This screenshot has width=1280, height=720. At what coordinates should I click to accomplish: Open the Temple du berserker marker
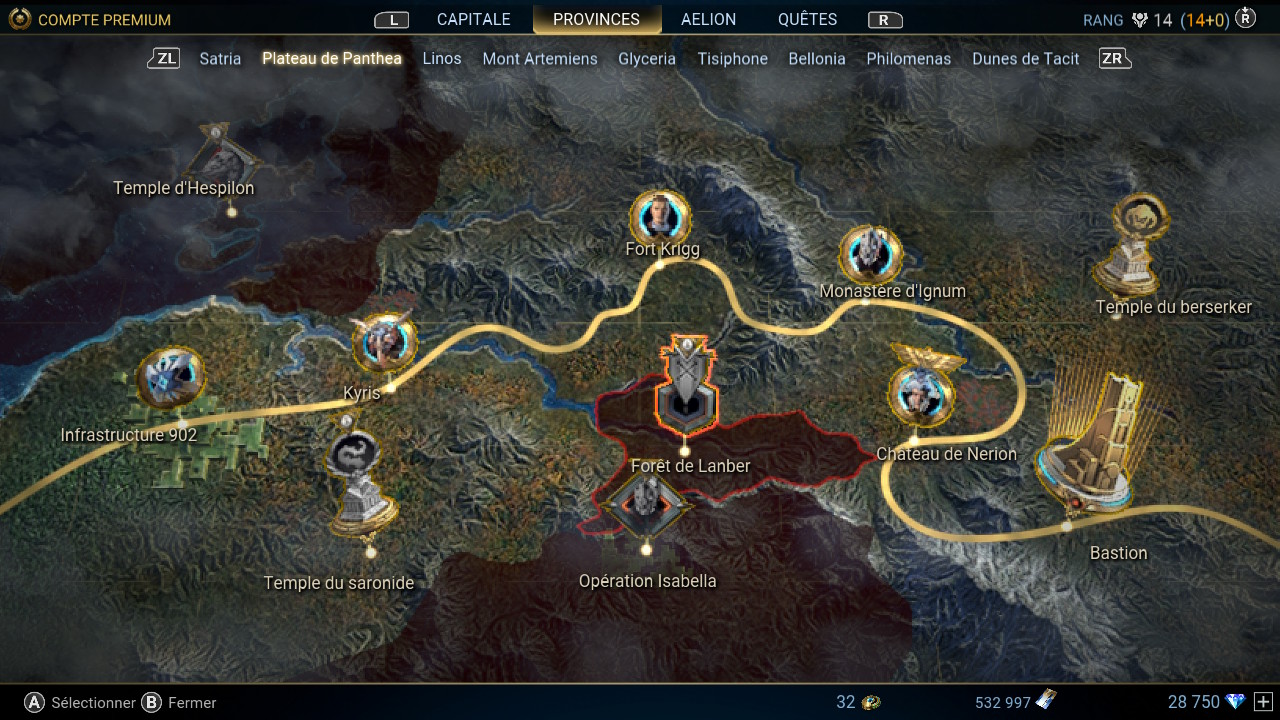coord(1134,245)
